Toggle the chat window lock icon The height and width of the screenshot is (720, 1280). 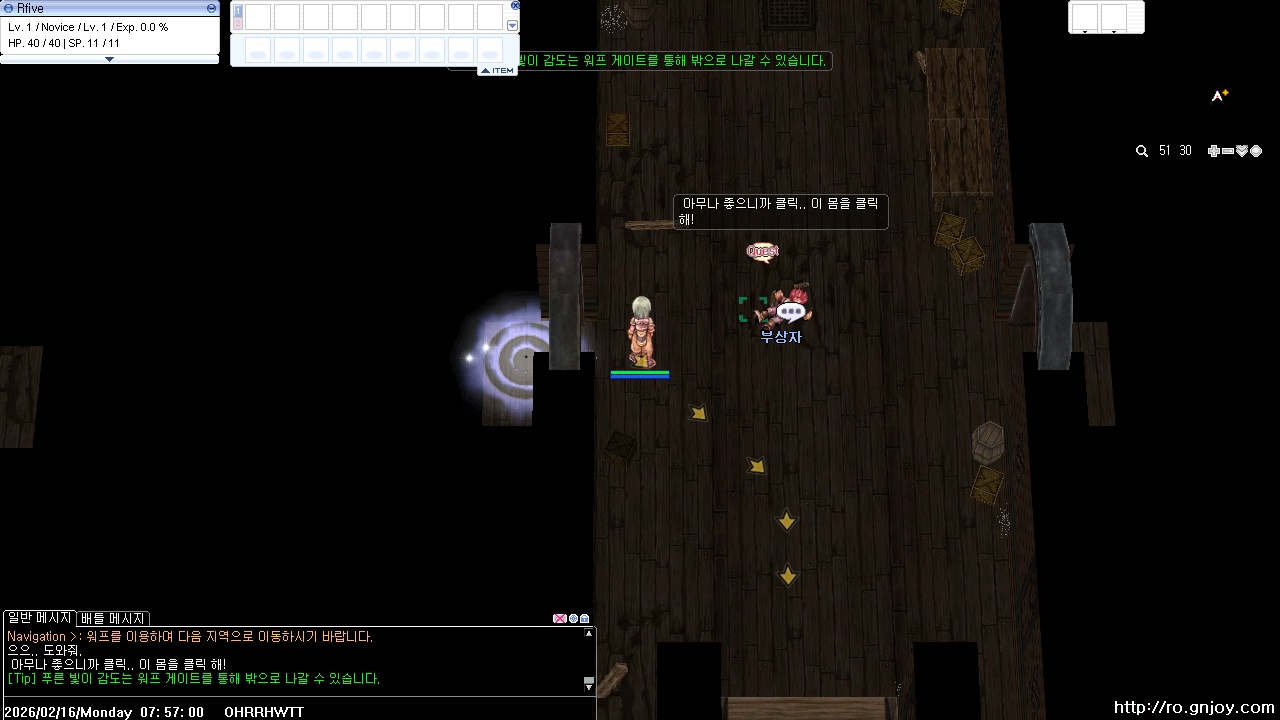click(x=585, y=619)
